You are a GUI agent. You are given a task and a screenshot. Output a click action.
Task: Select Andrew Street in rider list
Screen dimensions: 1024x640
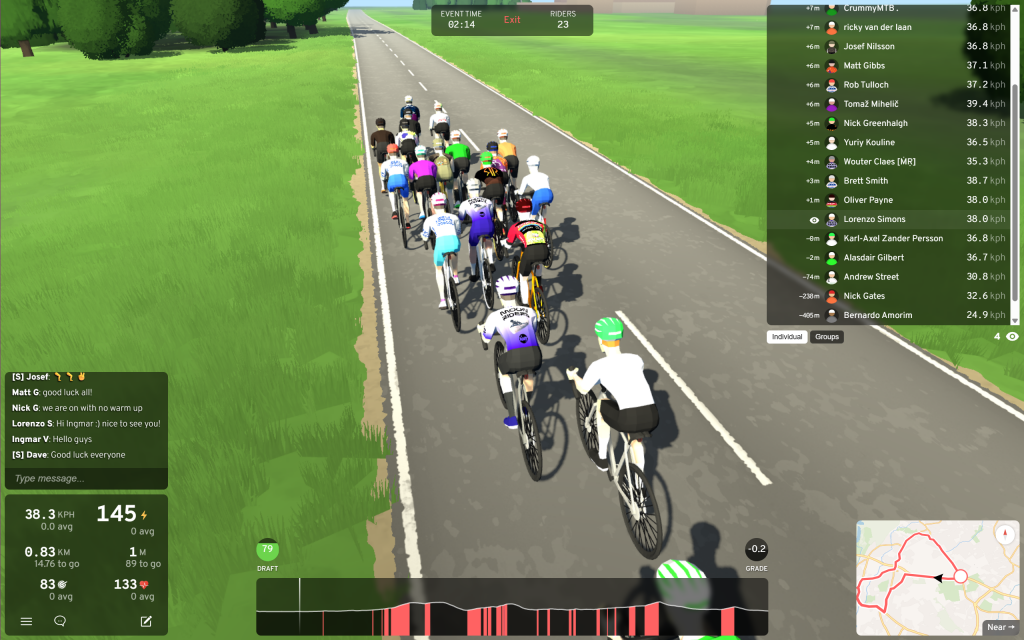(871, 277)
